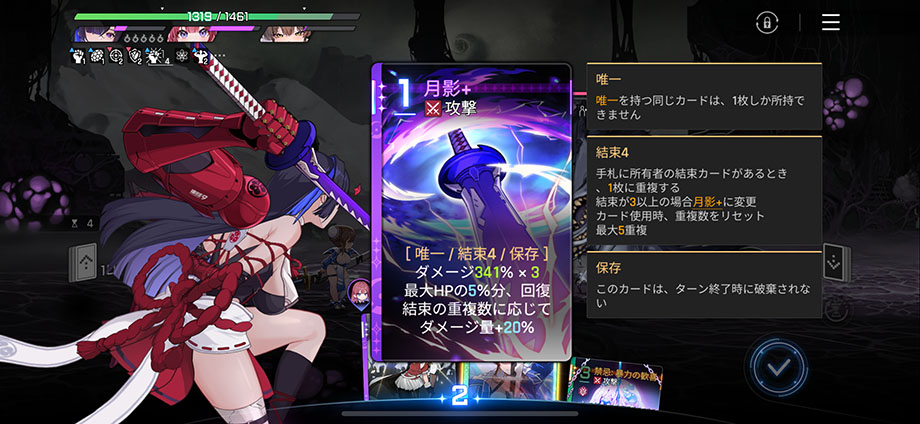Confirm with the blue checkmark button

tap(778, 368)
